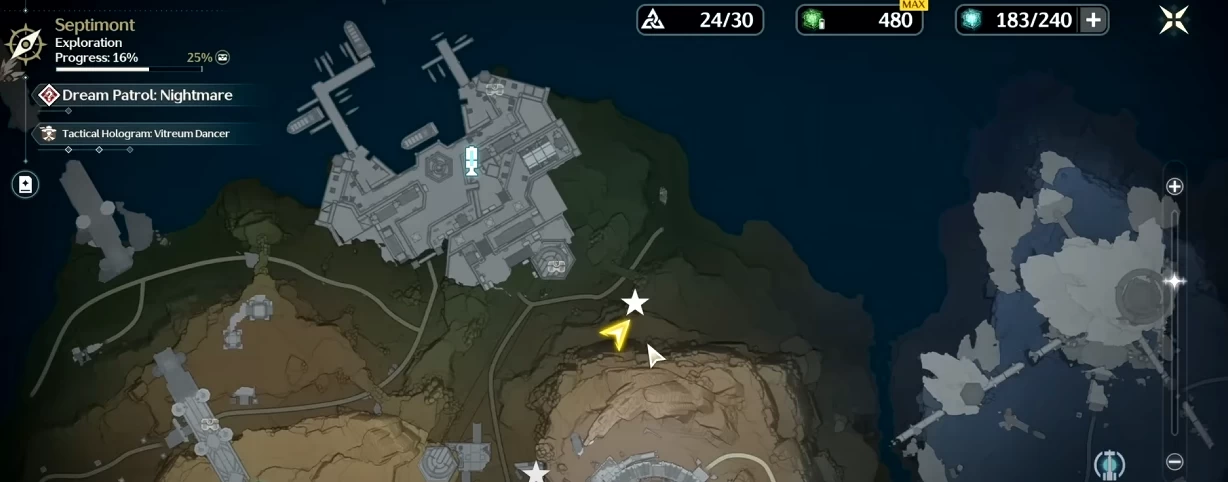Viewport: 1228px width, 482px height.
Task: Open the Dream Patrol: Nightmare tracker
Action: [146, 95]
